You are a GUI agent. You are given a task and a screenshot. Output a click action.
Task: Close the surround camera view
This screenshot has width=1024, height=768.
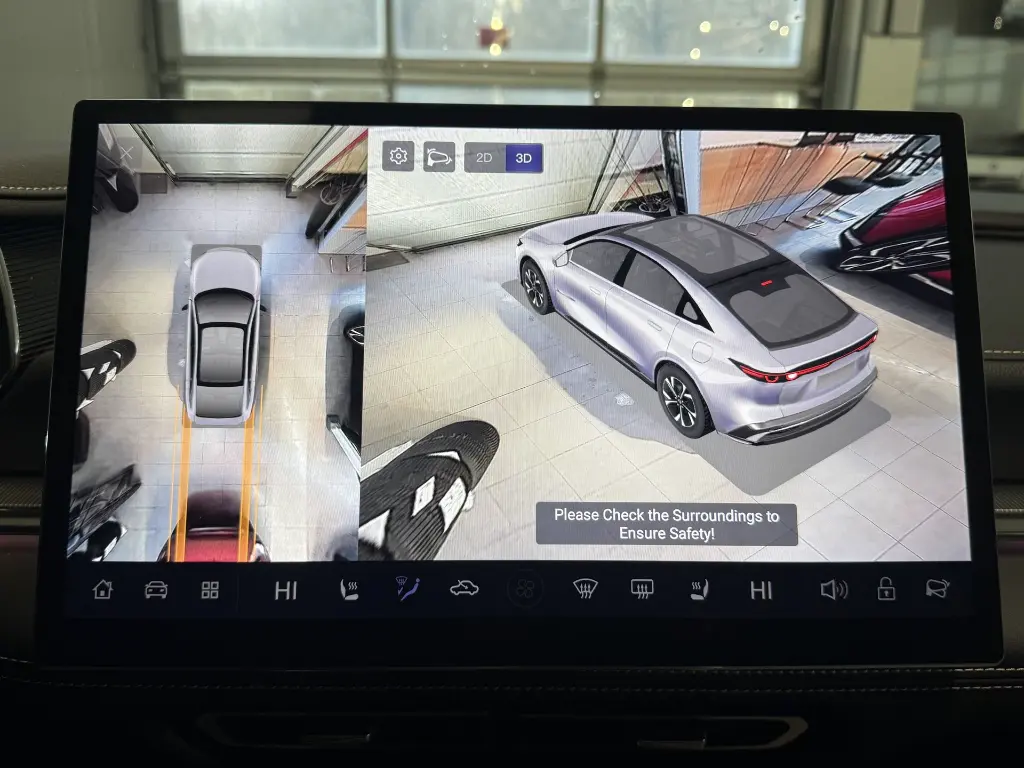point(127,152)
